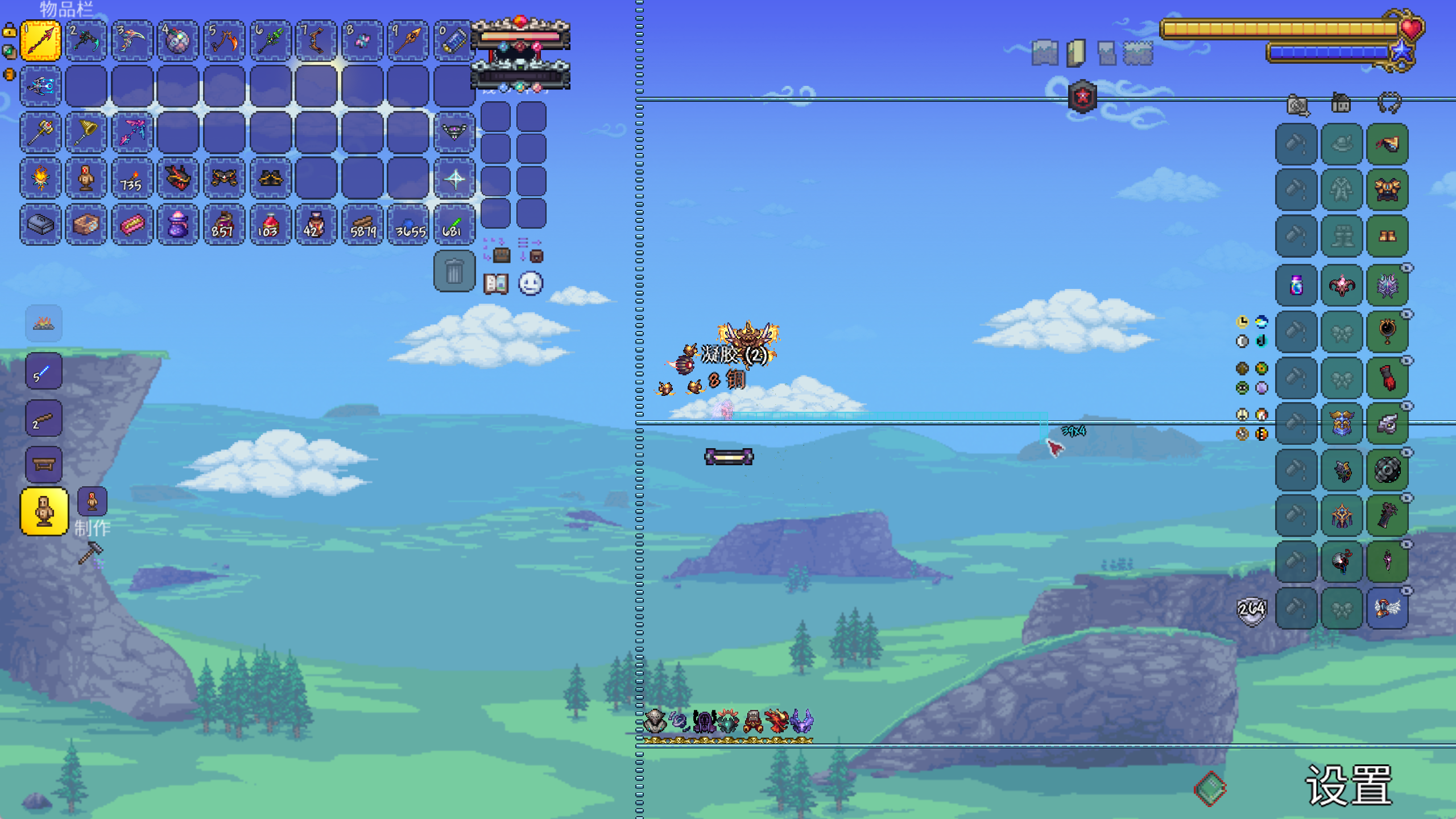Viewport: 1456px width, 819px height.
Task: Select the target dummy inventory item
Action: pyautogui.click(x=86, y=179)
